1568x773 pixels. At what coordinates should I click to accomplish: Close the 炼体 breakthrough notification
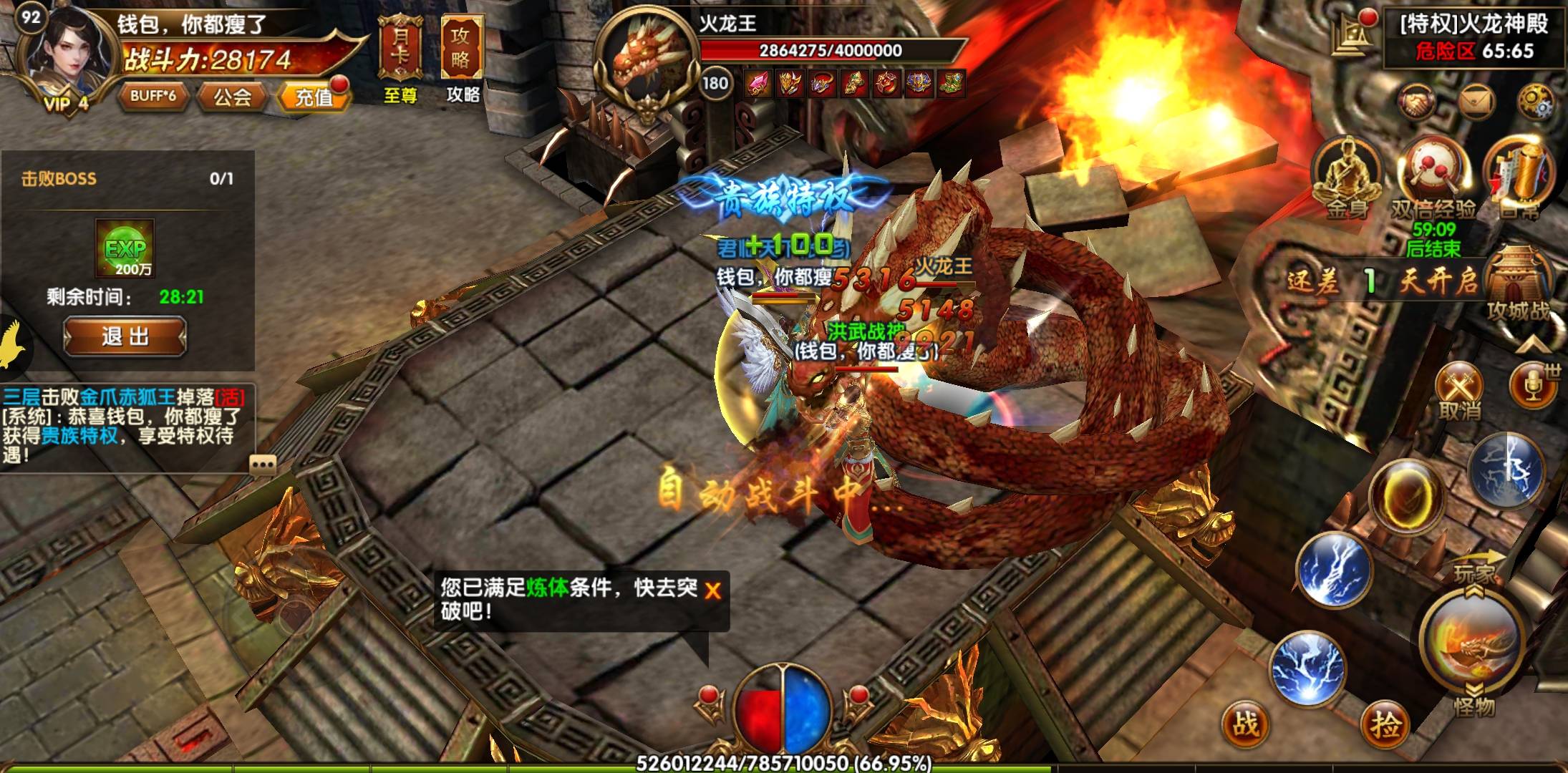point(712,590)
